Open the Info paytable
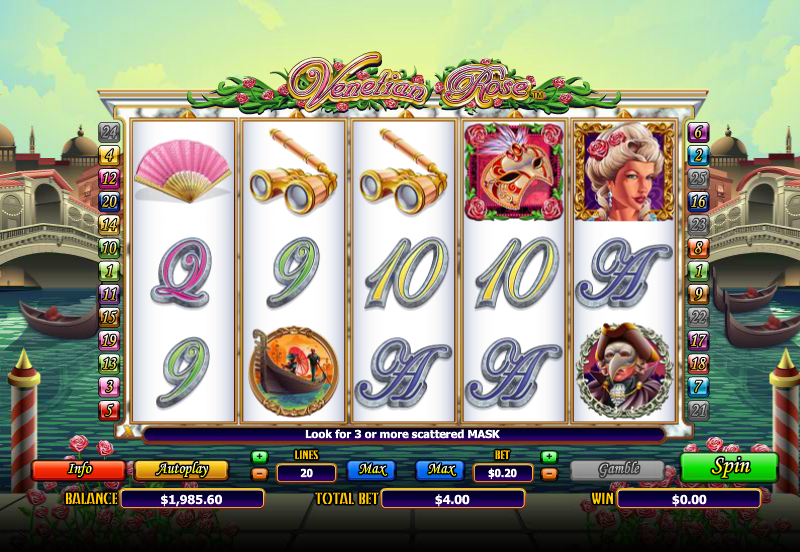Viewport: 800px width, 552px height. [79, 469]
